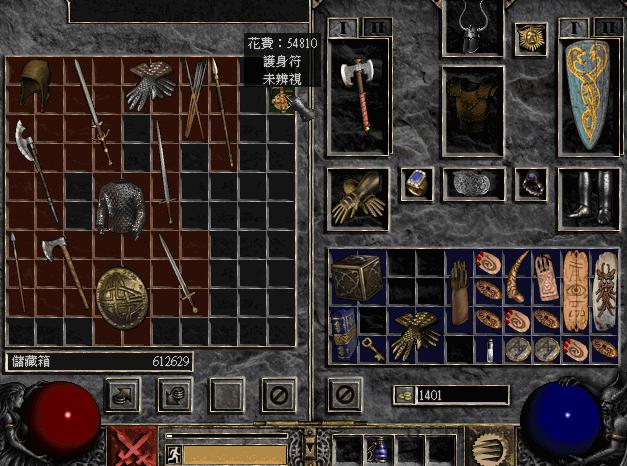
Task: Pick up the round bronze shield
Action: pyautogui.click(x=122, y=295)
